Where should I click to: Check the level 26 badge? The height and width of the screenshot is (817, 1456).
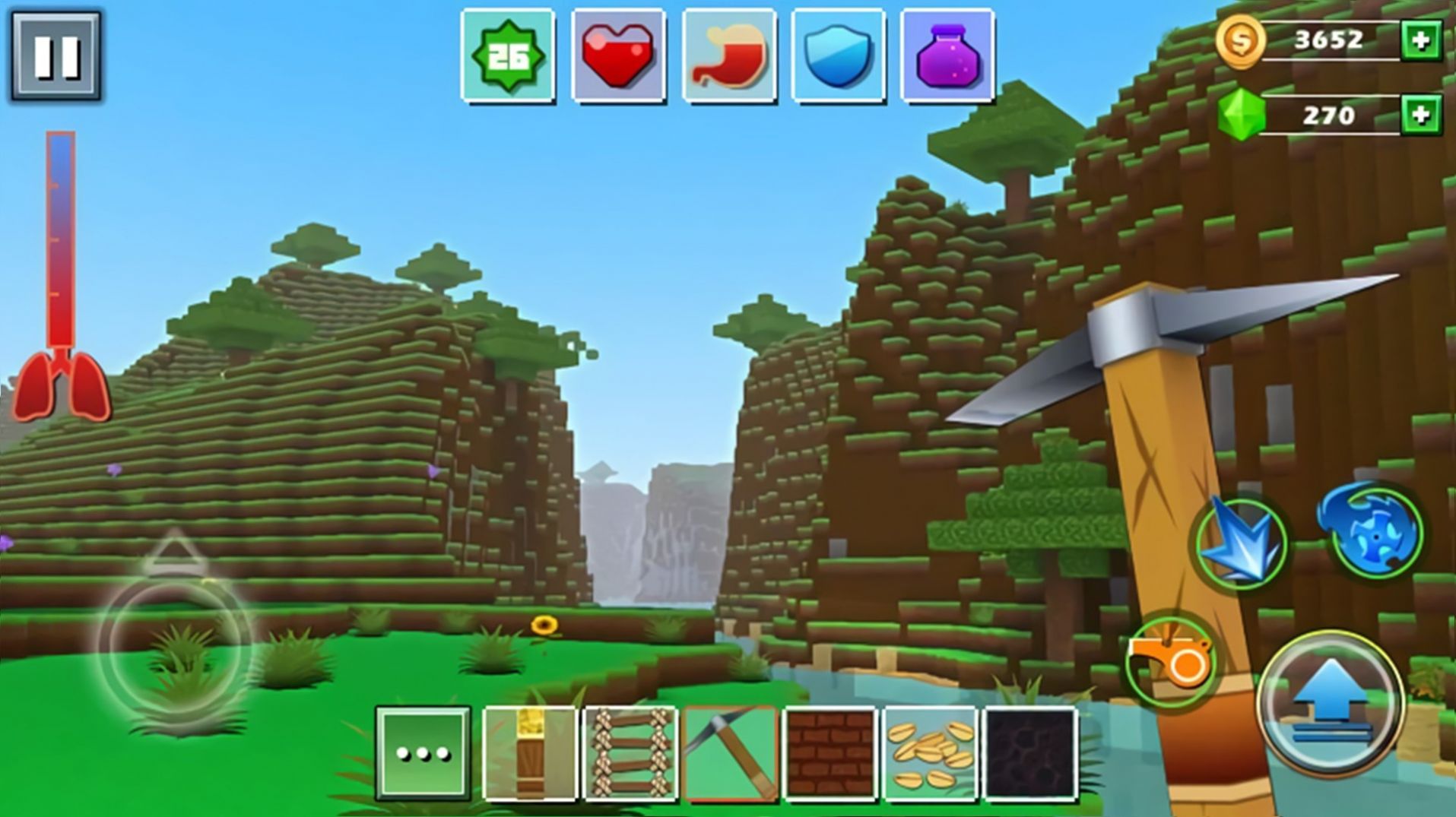(x=508, y=53)
